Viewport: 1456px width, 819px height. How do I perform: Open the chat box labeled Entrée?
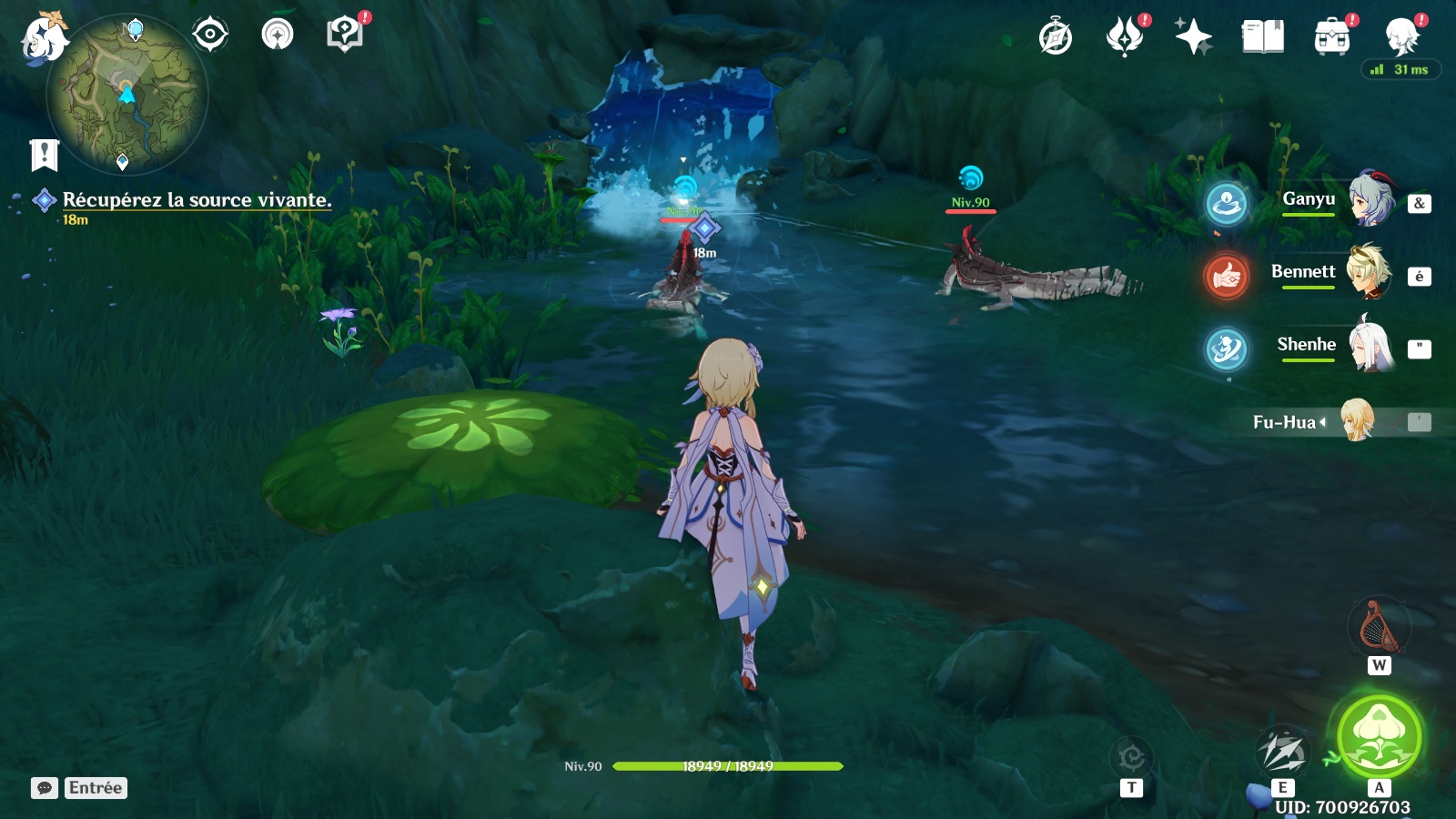pos(79,788)
